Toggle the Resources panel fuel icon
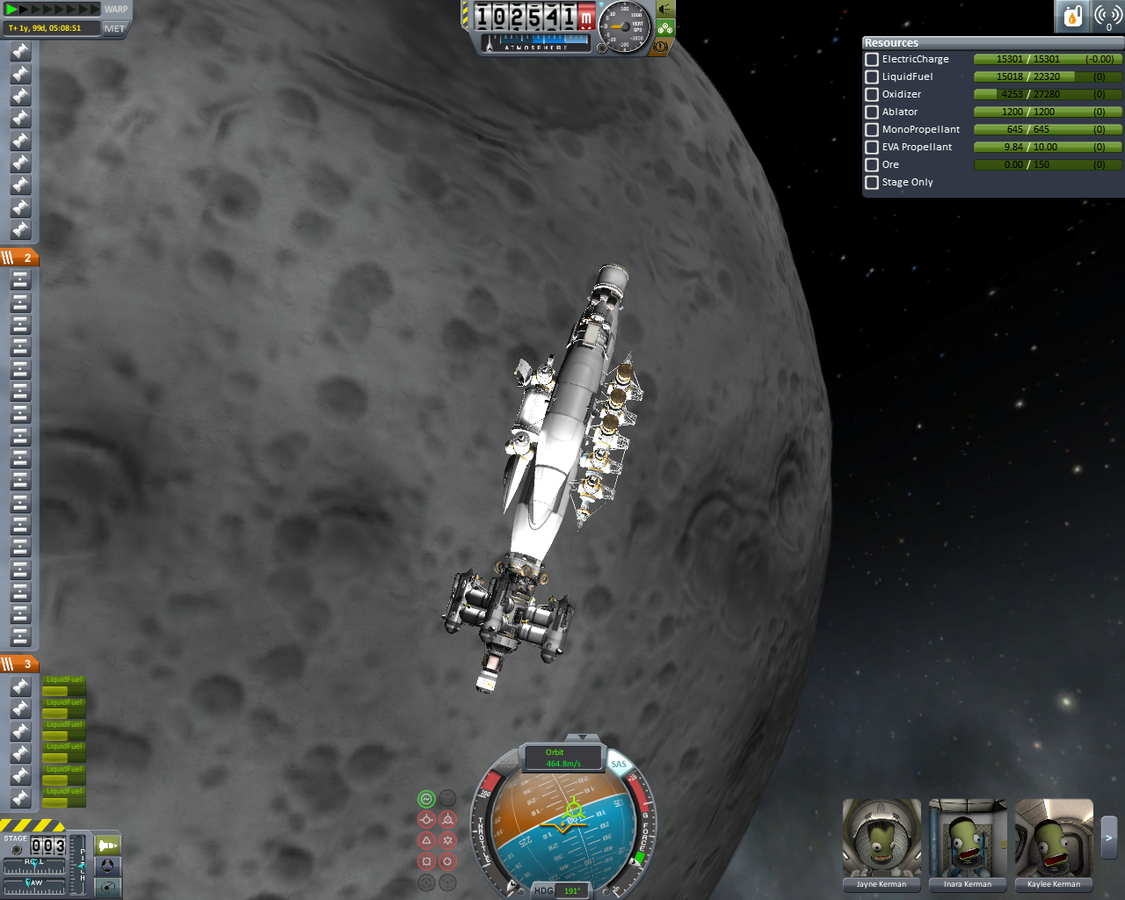The height and width of the screenshot is (900, 1125). click(1072, 16)
